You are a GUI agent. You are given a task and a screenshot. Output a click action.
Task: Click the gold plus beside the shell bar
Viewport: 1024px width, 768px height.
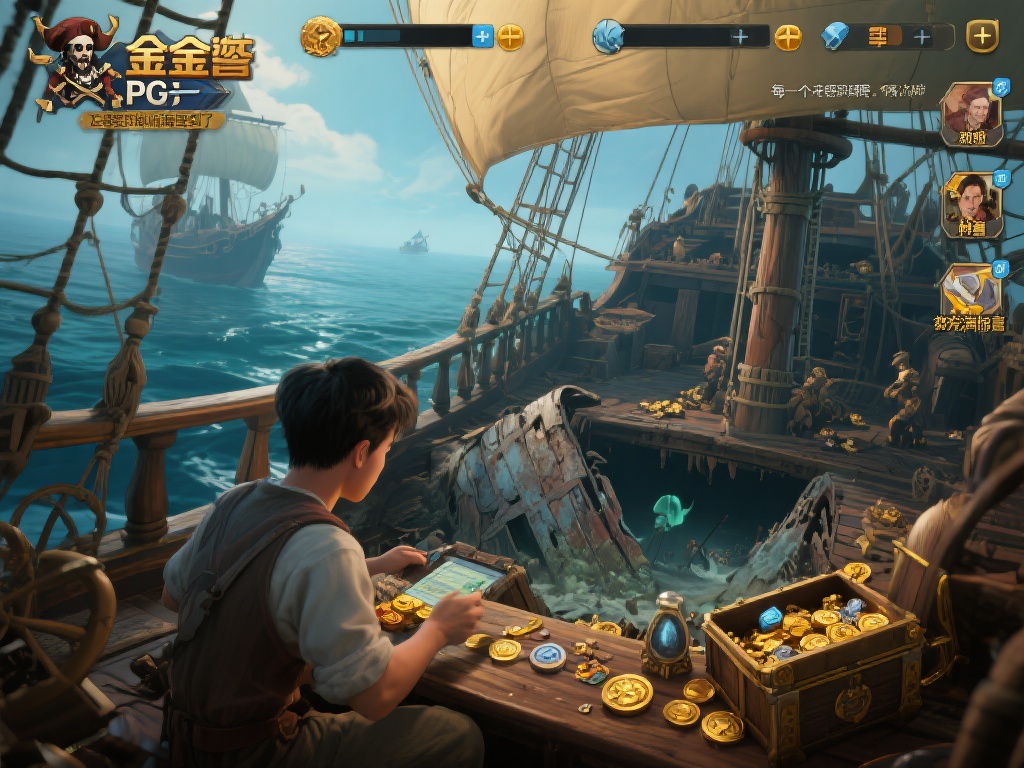tap(788, 37)
